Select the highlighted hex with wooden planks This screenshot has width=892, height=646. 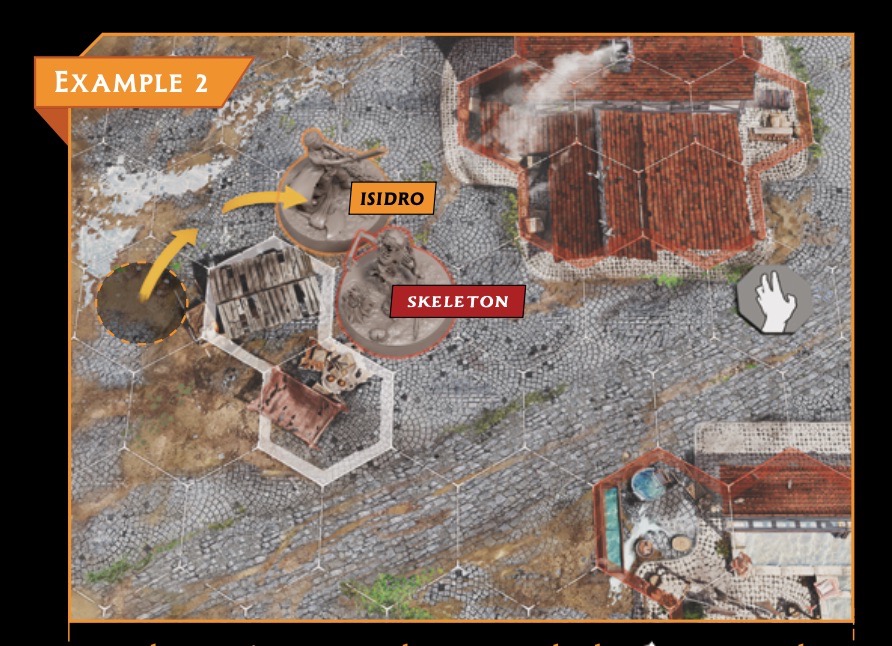(262, 290)
